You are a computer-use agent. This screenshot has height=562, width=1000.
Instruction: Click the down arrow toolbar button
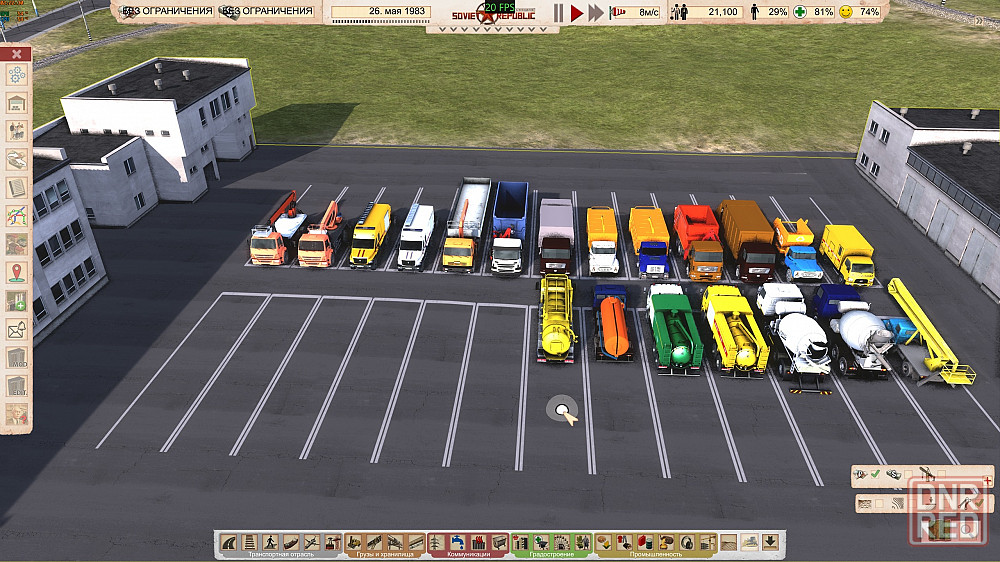pos(770,542)
